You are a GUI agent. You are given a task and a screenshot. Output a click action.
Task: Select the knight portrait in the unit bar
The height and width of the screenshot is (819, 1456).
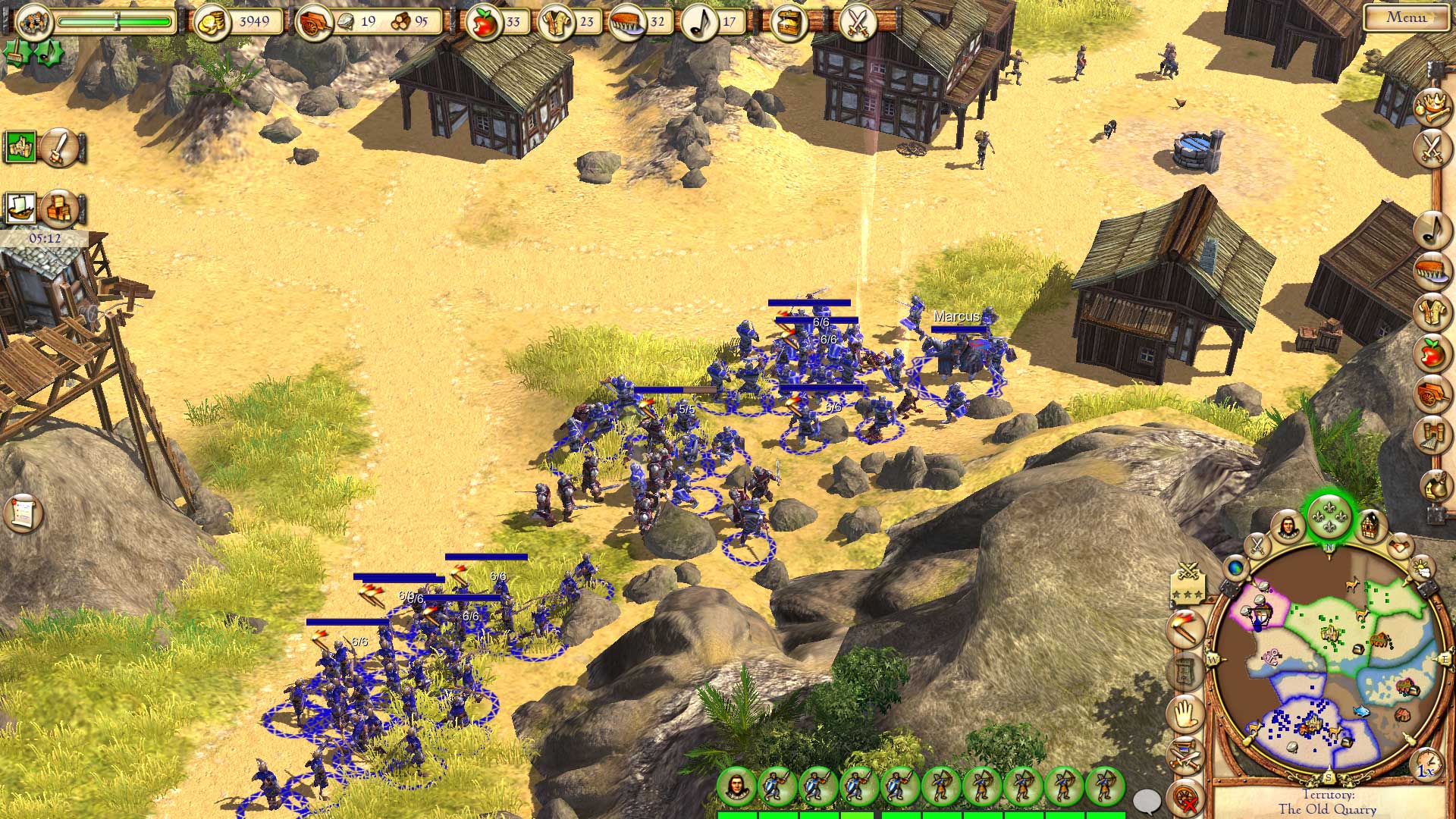coord(736,786)
